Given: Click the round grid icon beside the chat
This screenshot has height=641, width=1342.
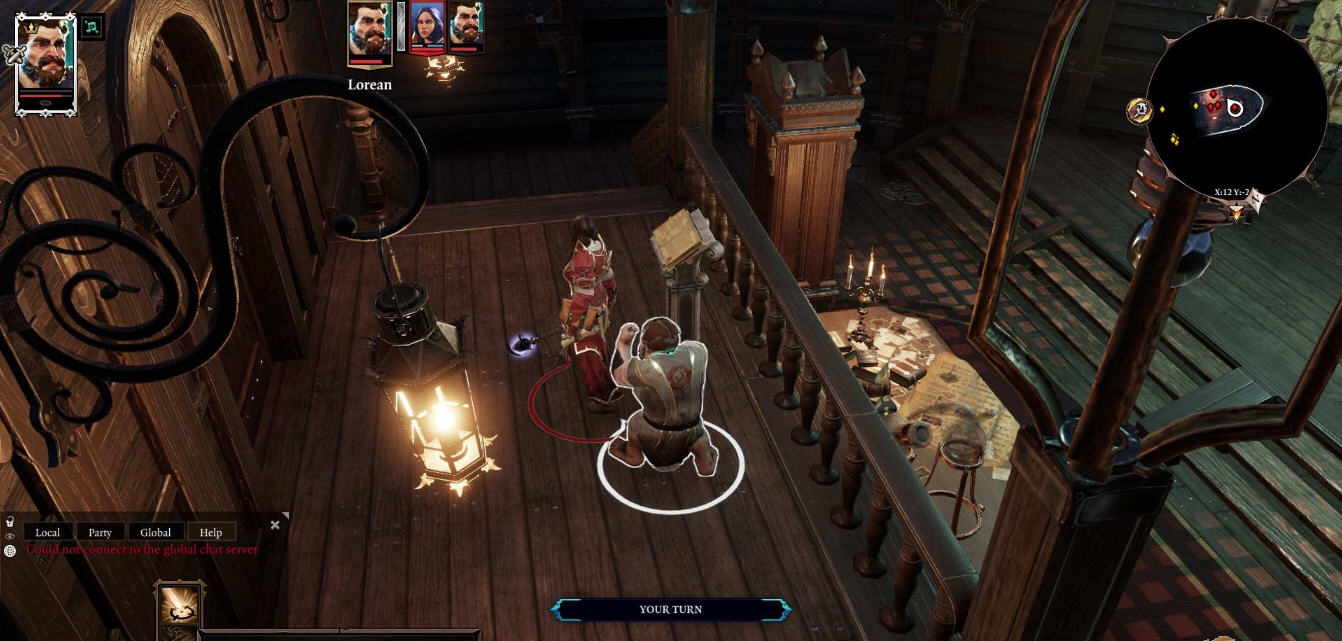Looking at the screenshot, I should tap(9, 550).
